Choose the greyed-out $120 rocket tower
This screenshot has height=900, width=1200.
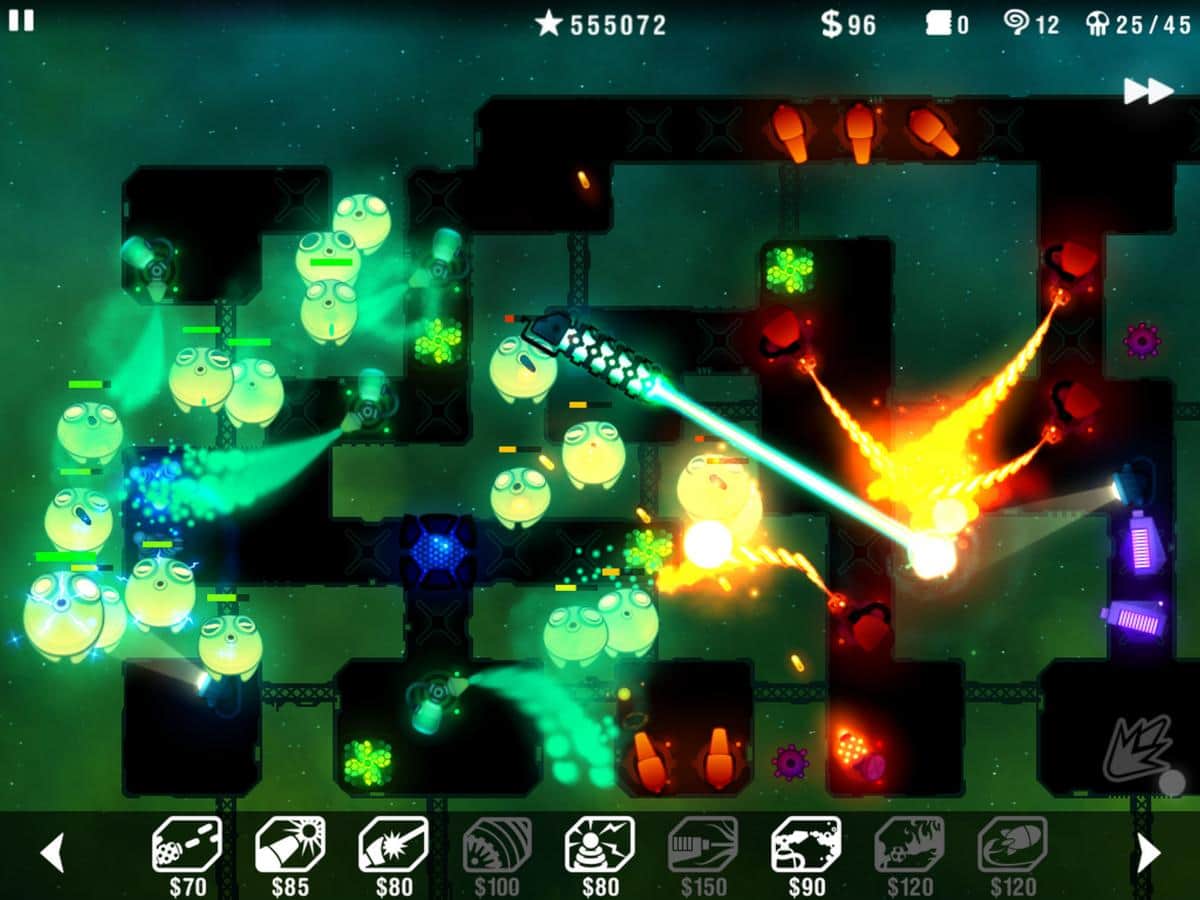click(x=1012, y=846)
